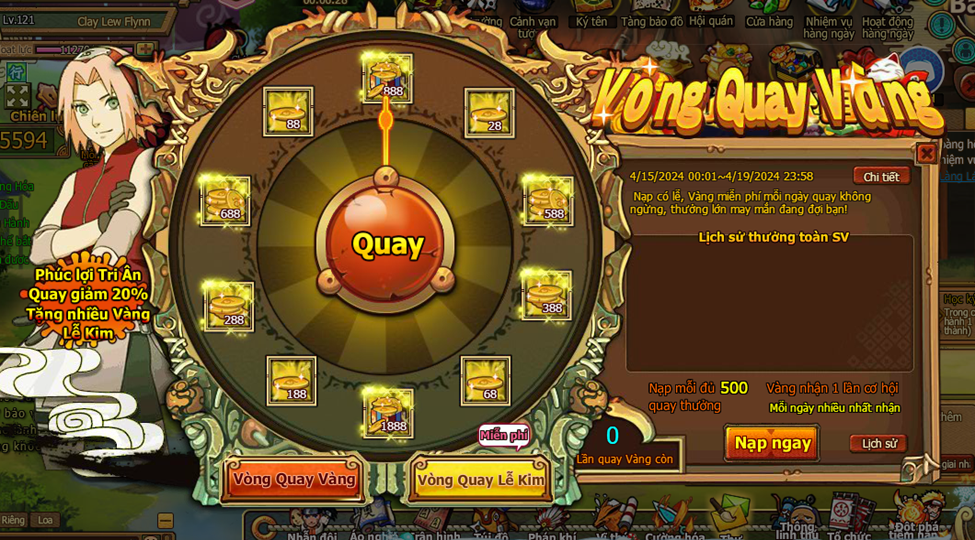Spin the wheel with the Quay button
975x540 pixels.
[387, 244]
